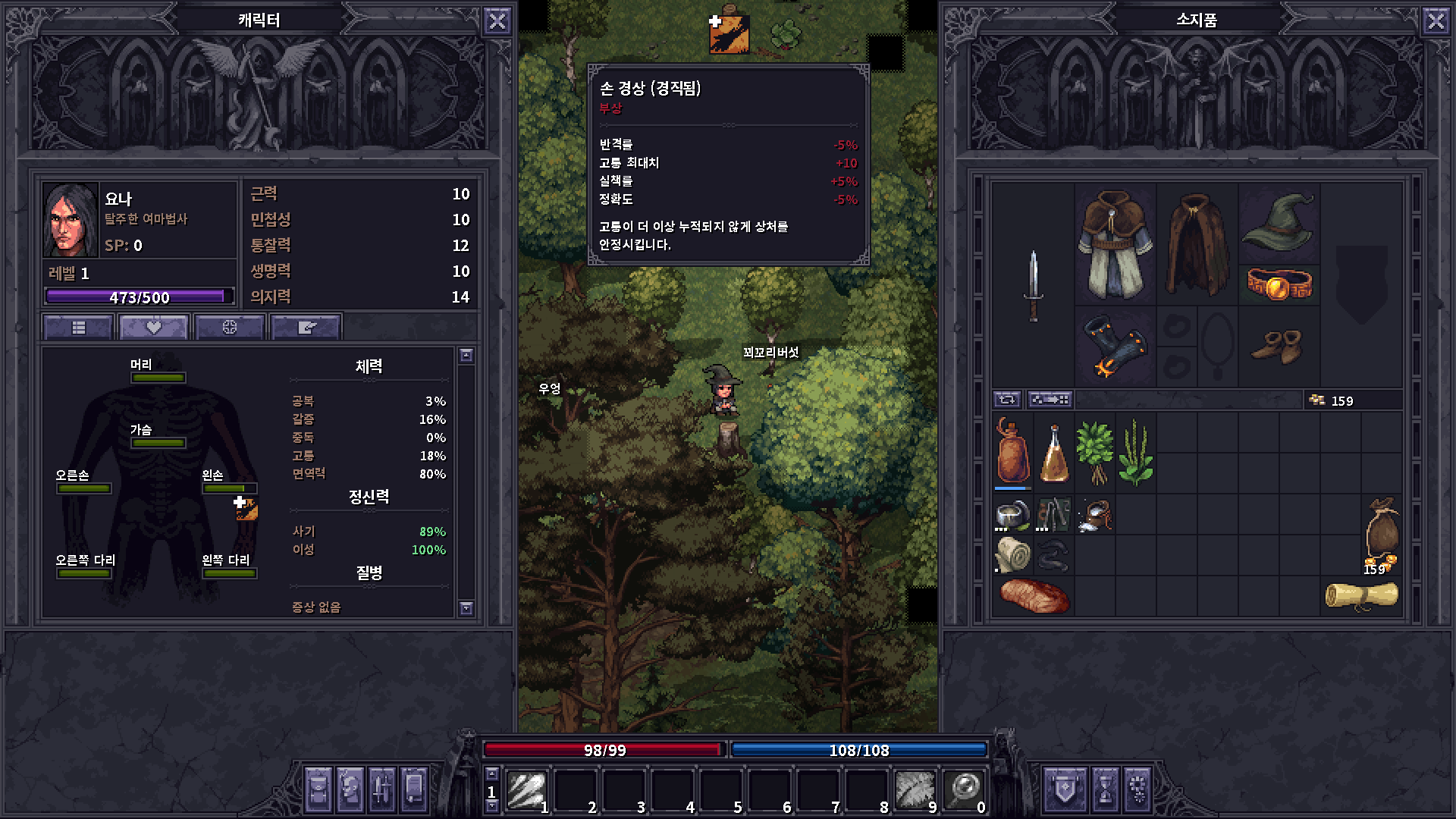1456x819 pixels.
Task: Close the inventory panel
Action: click(1436, 21)
